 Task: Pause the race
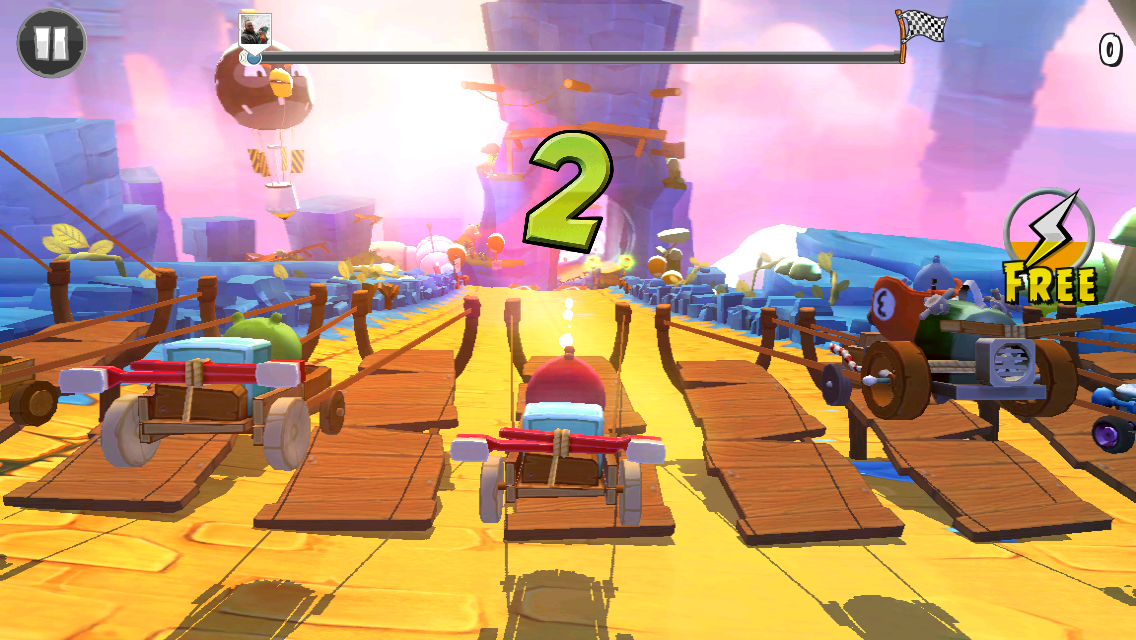pos(51,43)
